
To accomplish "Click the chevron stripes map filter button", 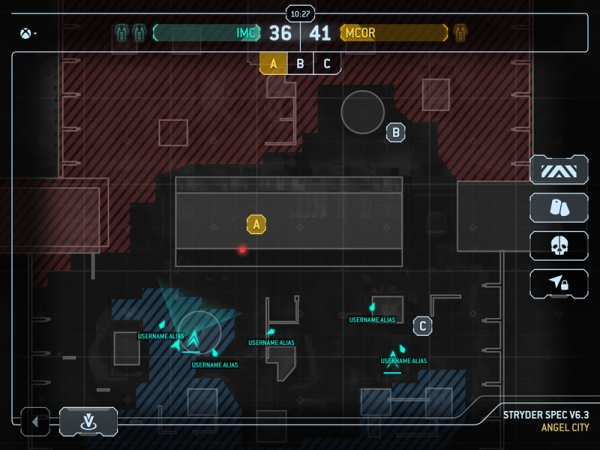I will click(559, 170).
